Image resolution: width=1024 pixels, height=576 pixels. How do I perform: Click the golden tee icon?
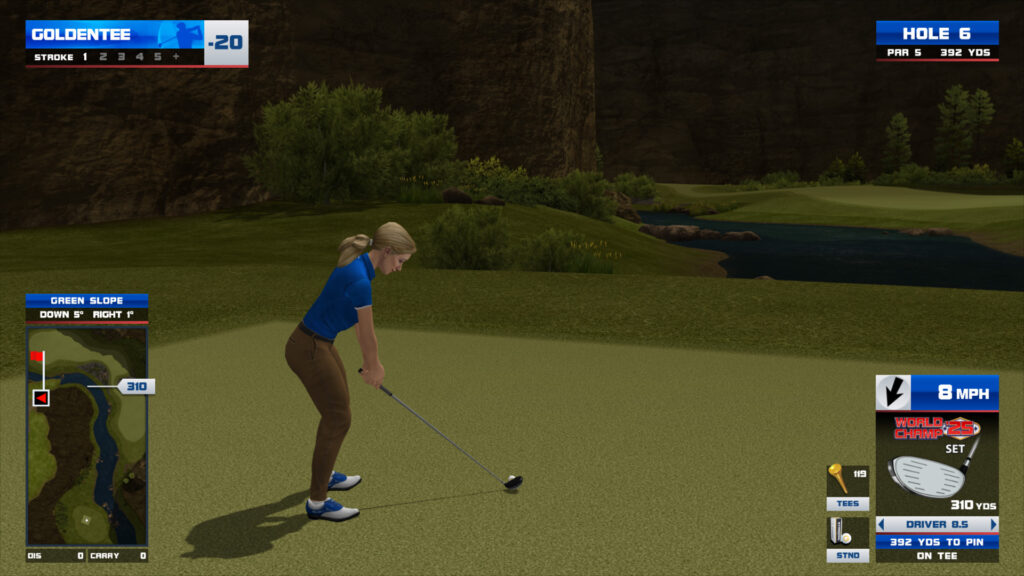click(x=838, y=478)
